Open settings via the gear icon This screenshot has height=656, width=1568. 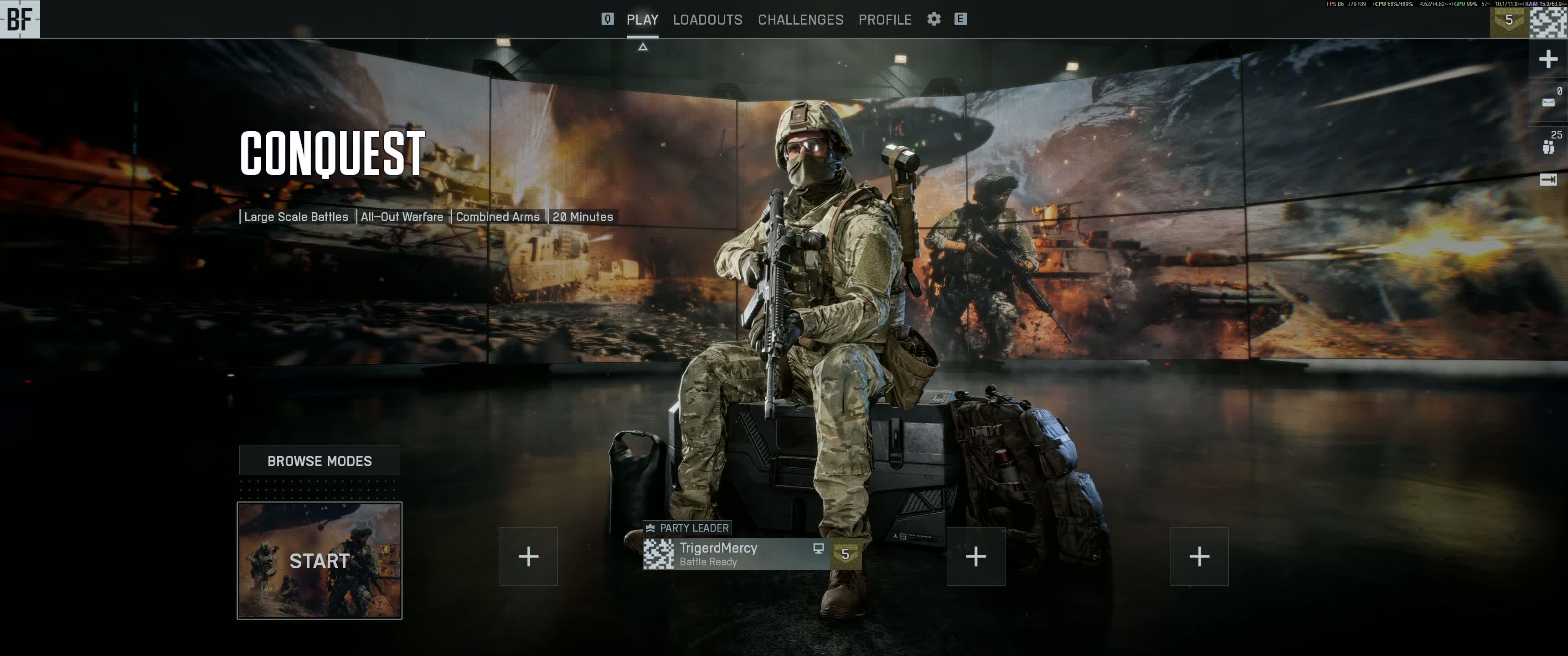[x=934, y=19]
